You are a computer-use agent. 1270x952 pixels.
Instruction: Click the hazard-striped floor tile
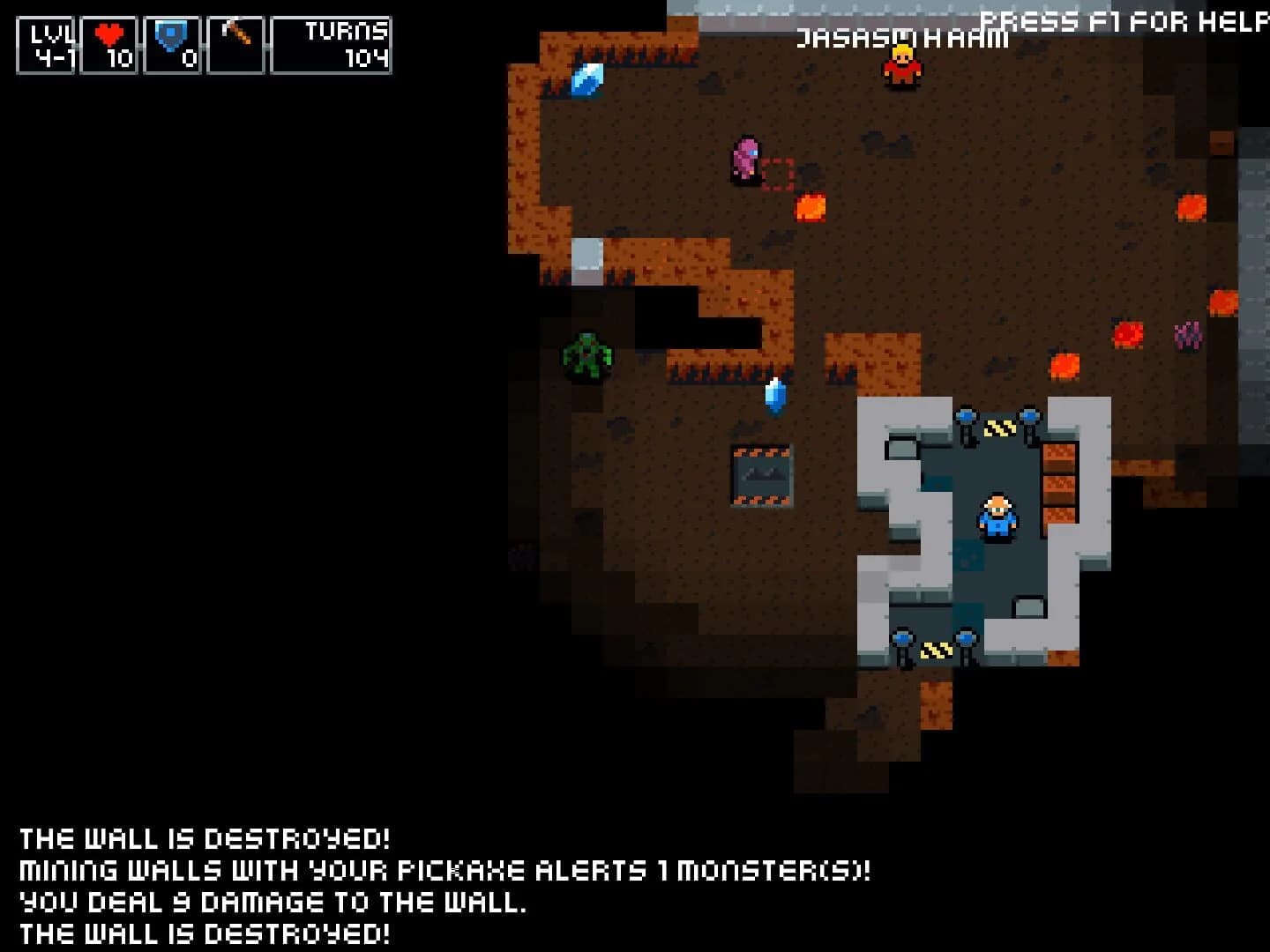click(997, 429)
